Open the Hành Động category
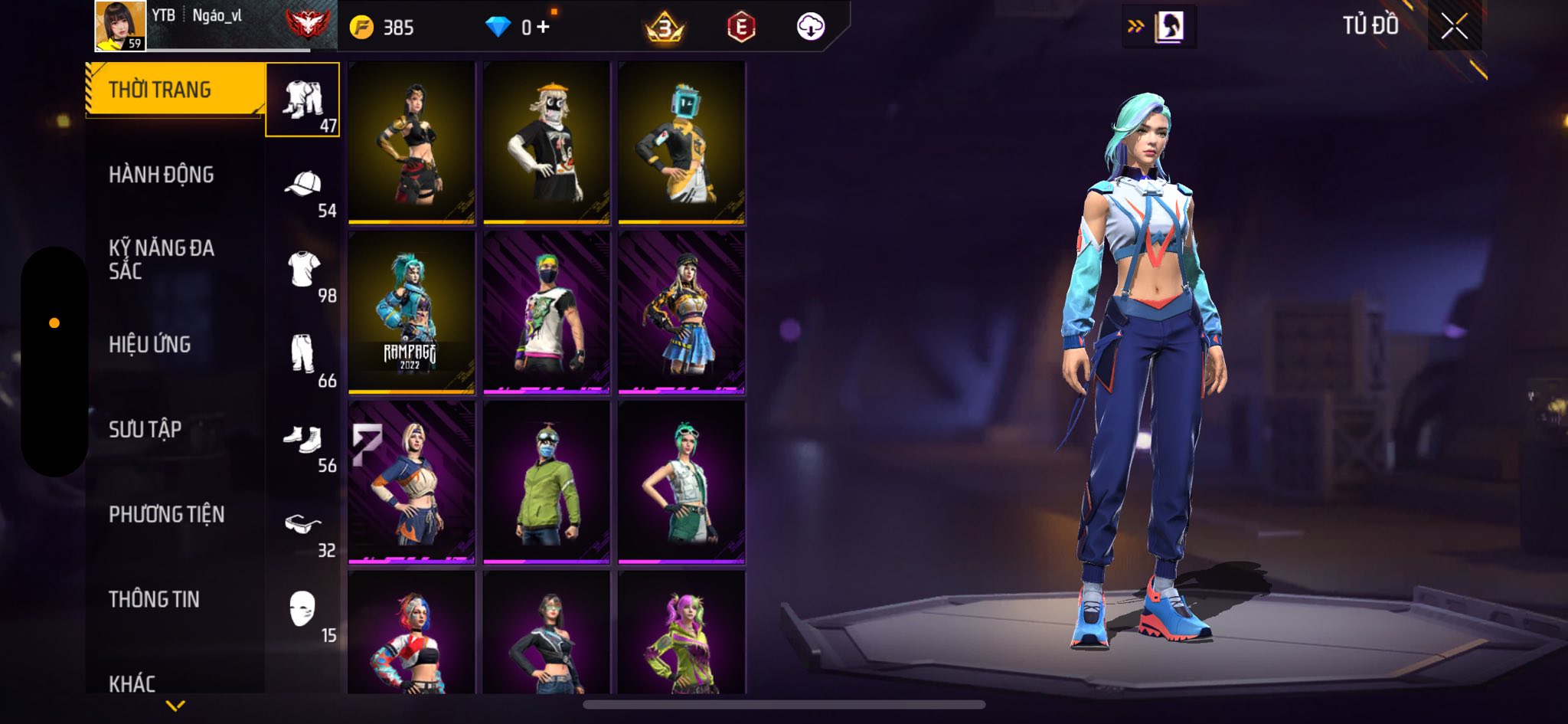1568x724 pixels. (161, 175)
